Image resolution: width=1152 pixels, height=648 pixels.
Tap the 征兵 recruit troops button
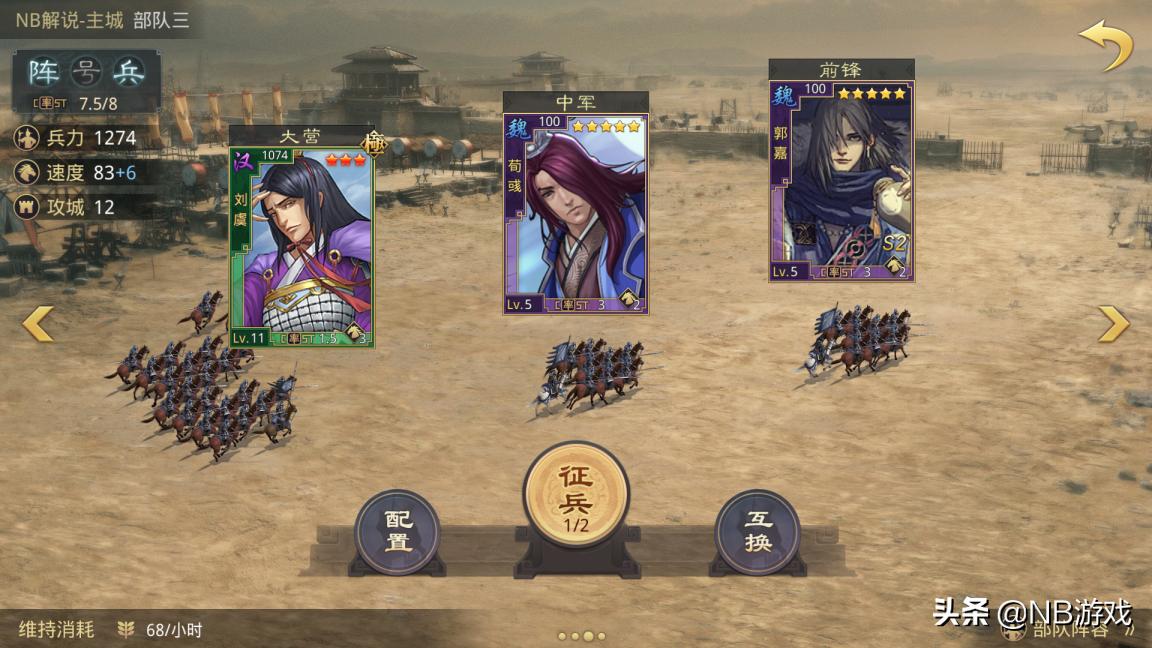click(x=576, y=496)
